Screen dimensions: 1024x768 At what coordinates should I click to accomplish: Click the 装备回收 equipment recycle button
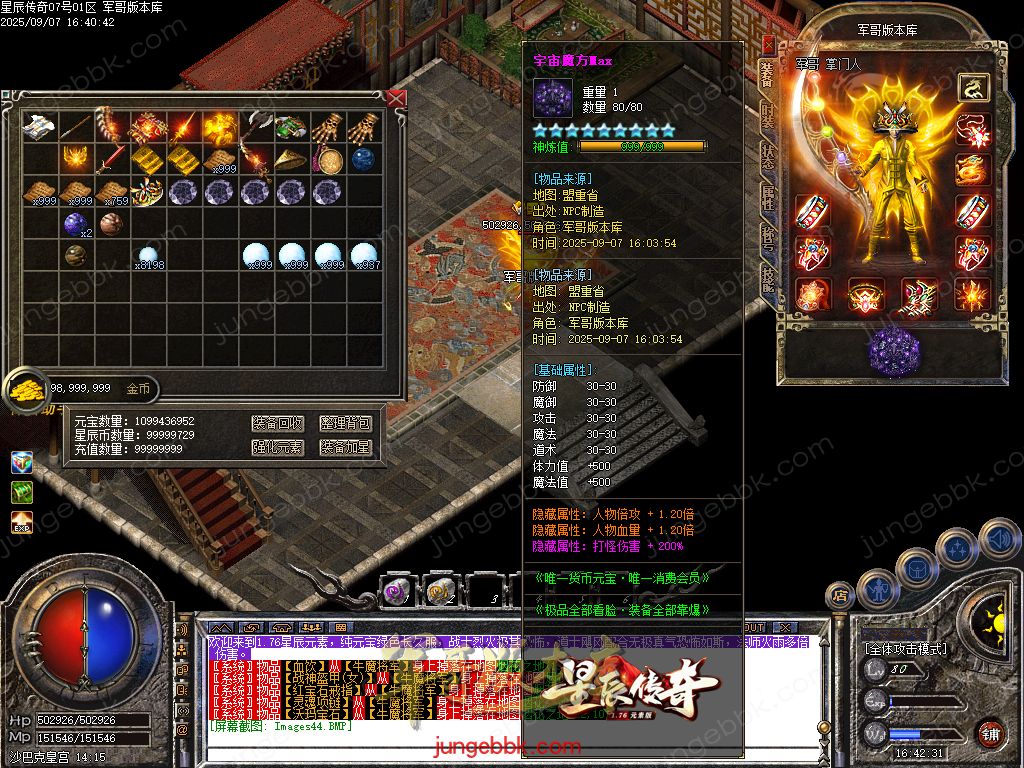pos(277,423)
